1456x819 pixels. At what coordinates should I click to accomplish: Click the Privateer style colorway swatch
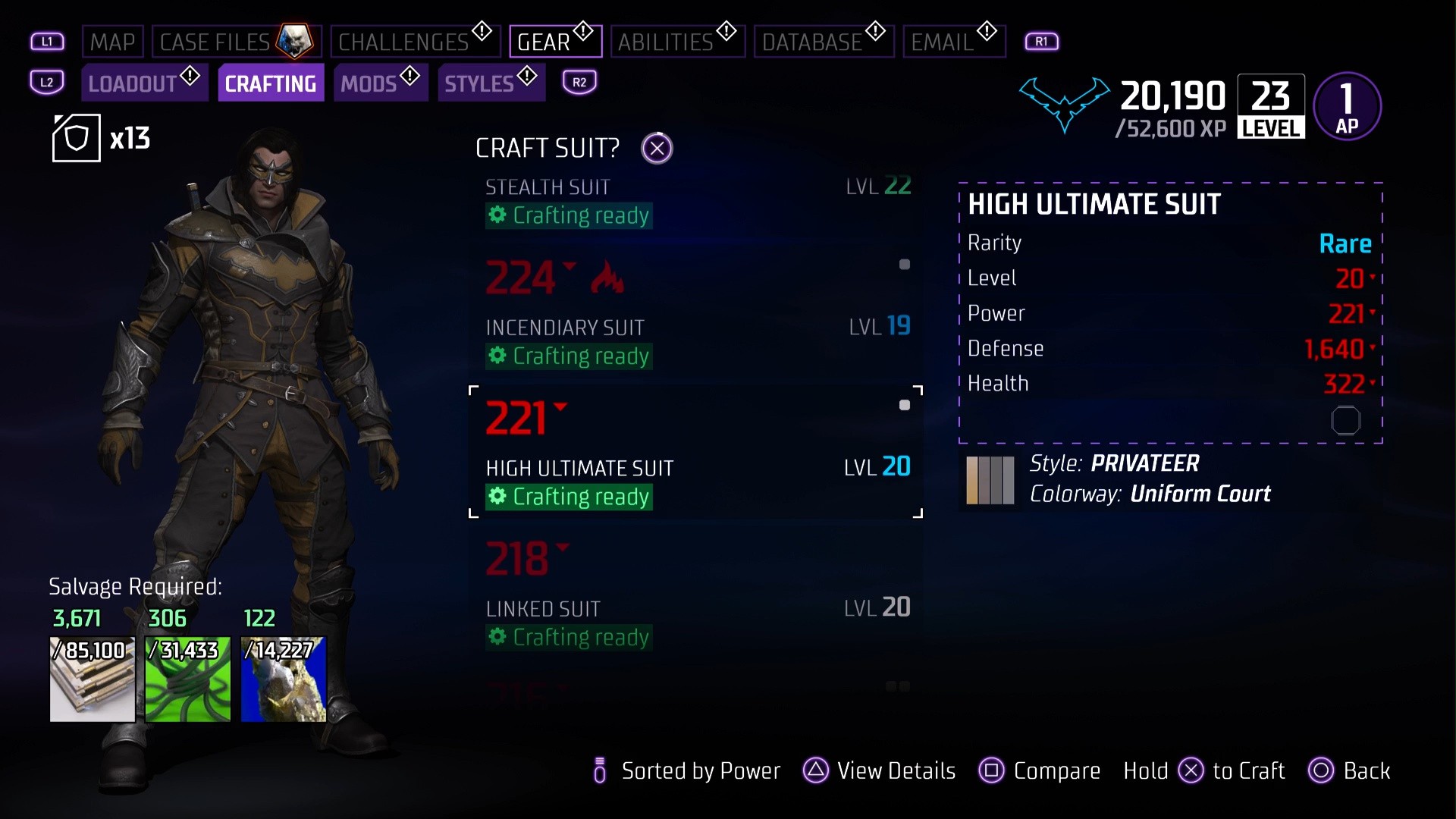990,480
